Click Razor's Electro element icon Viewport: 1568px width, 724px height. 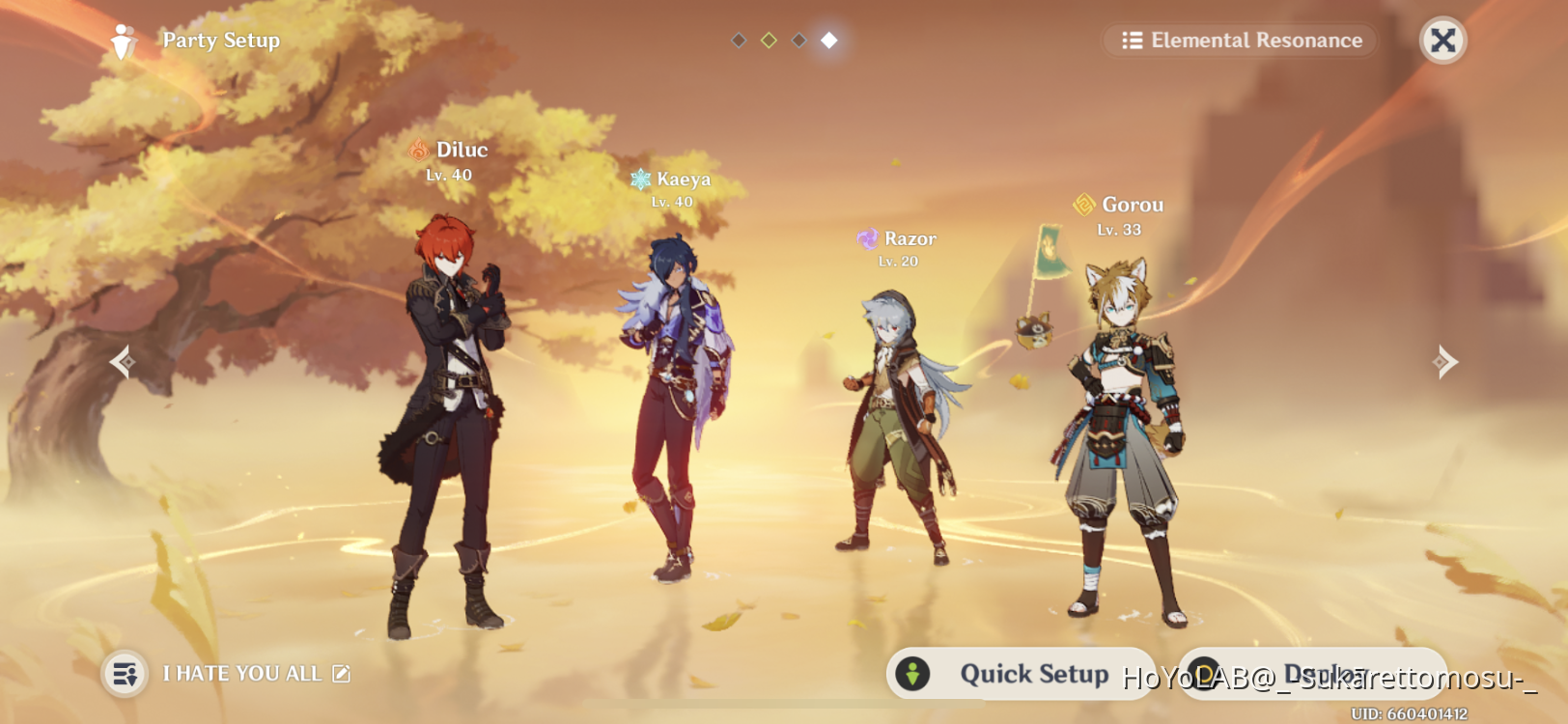(867, 238)
